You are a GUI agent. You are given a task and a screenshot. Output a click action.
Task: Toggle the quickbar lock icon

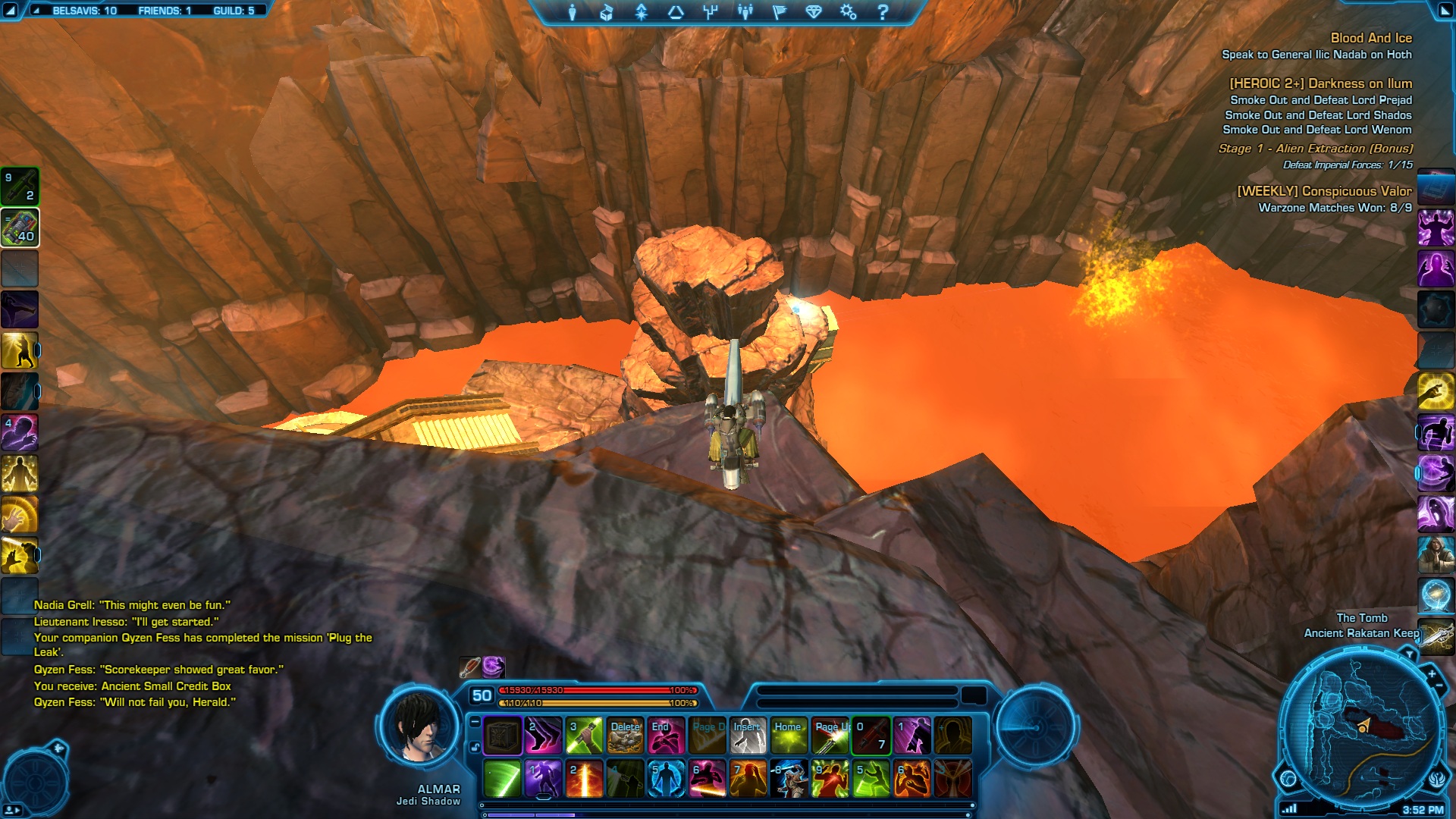point(475,748)
